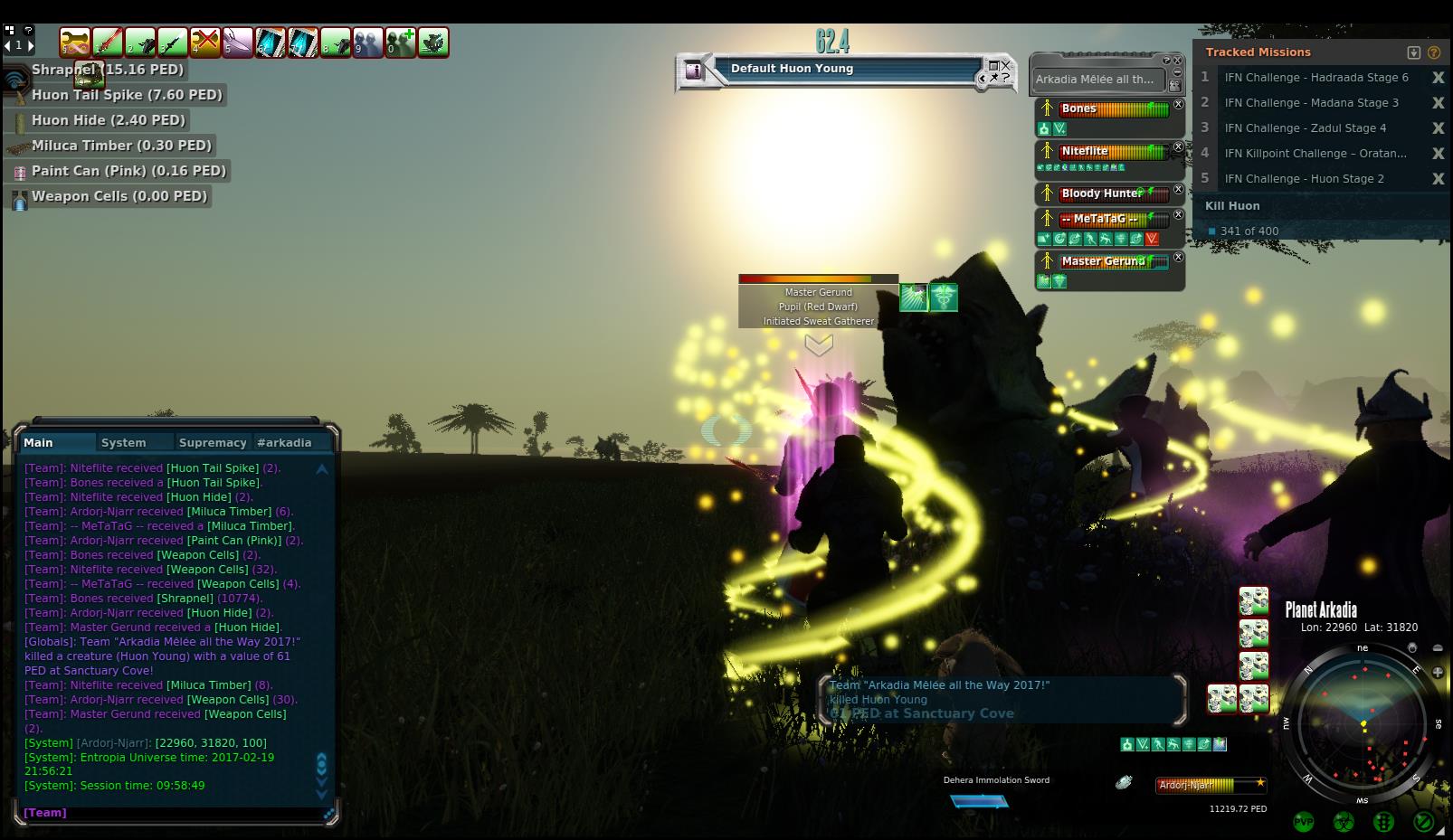Toggle the green PVP button

pos(1304,822)
